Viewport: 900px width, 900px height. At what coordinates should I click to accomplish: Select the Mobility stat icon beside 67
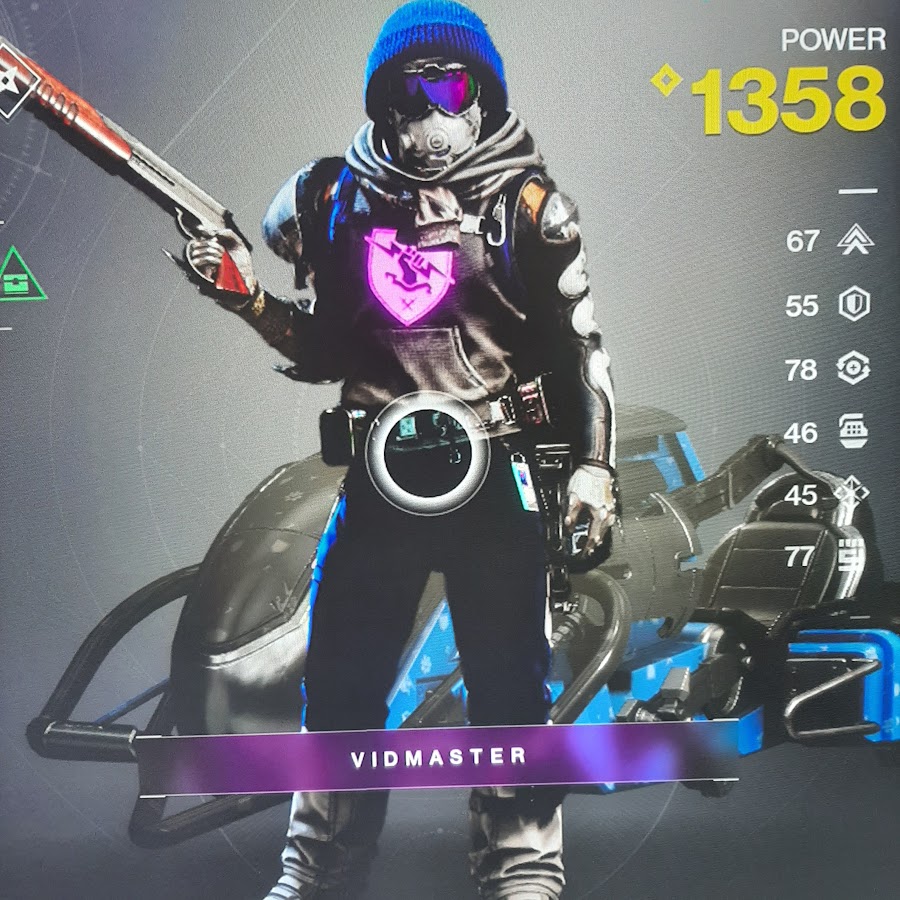tap(853, 240)
